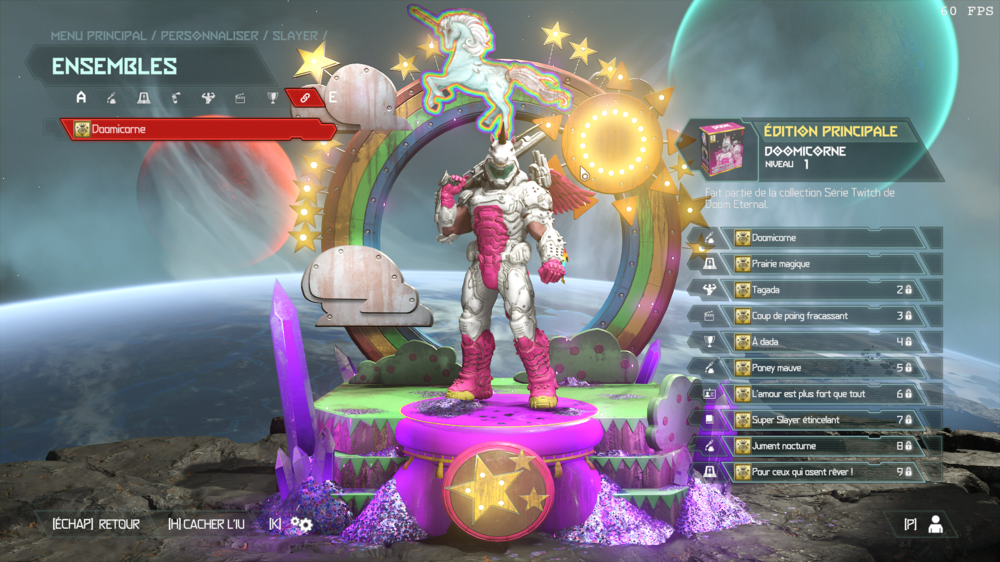Select the locked Tagada reward row

(825, 290)
